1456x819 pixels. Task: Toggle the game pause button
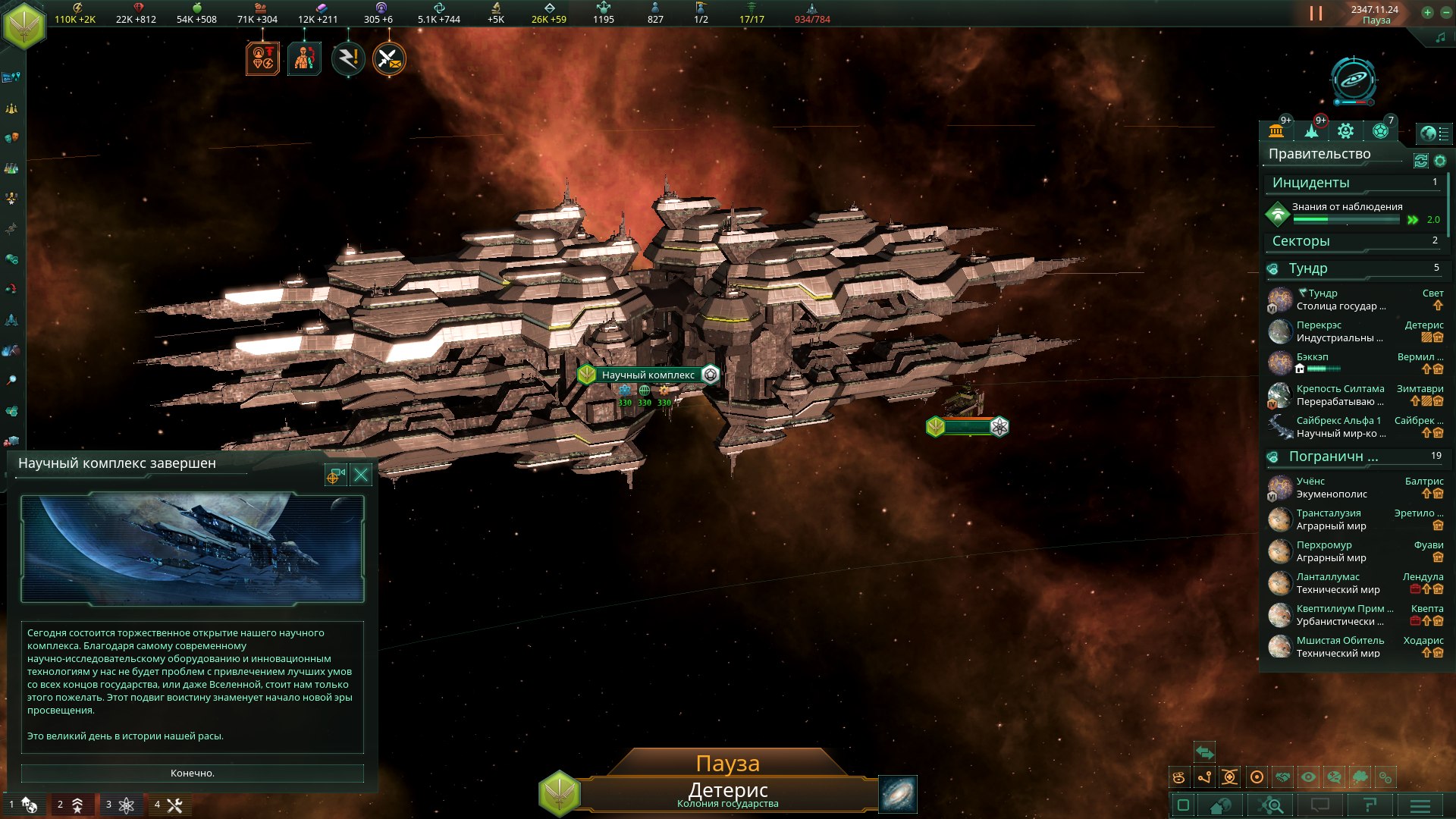point(1316,14)
